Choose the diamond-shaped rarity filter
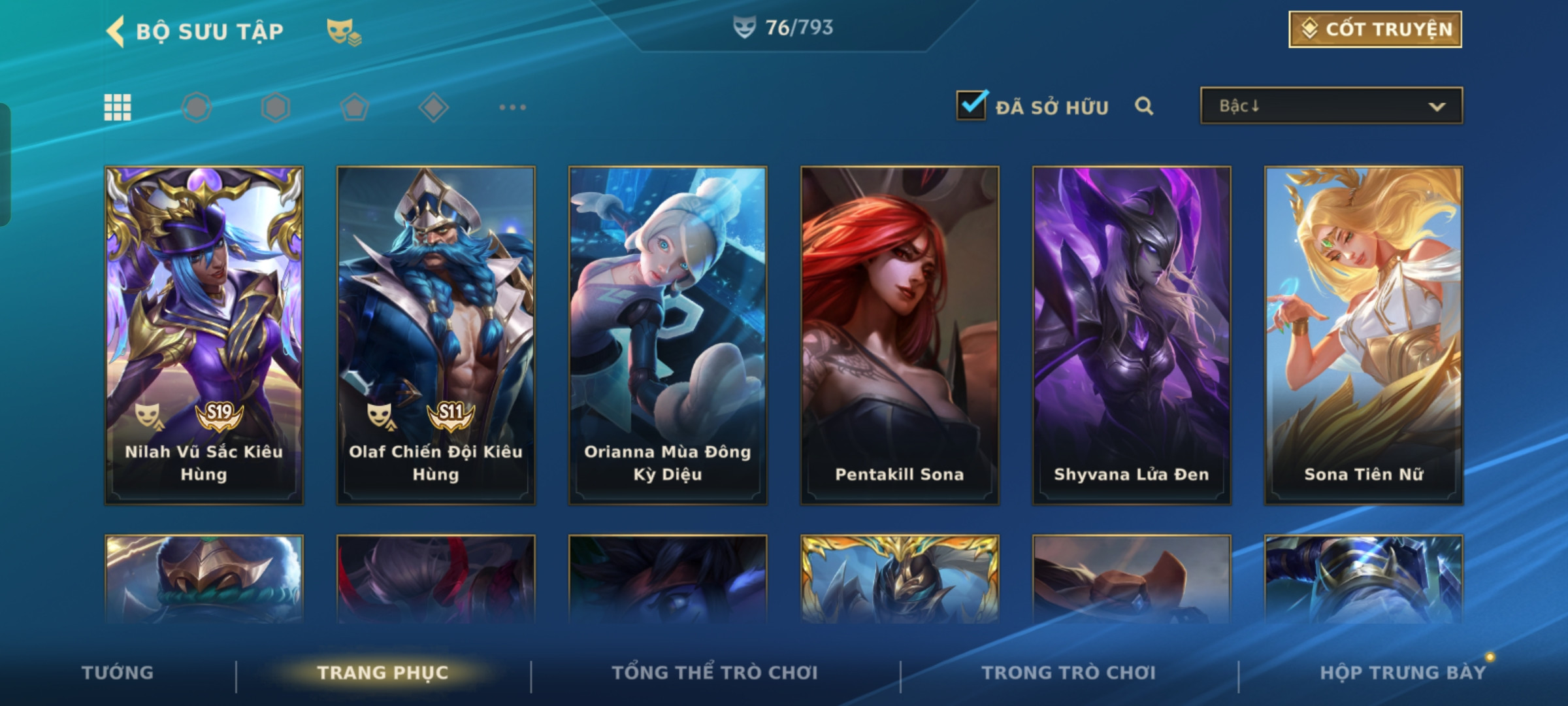1568x706 pixels. pos(433,107)
